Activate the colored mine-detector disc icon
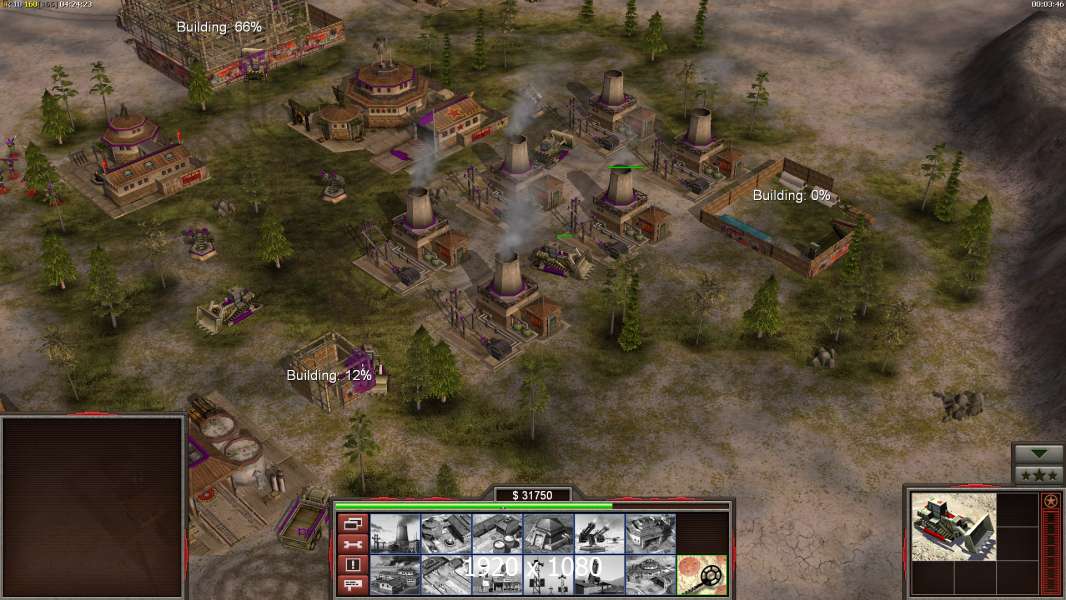Image resolution: width=1066 pixels, height=600 pixels. (x=701, y=575)
